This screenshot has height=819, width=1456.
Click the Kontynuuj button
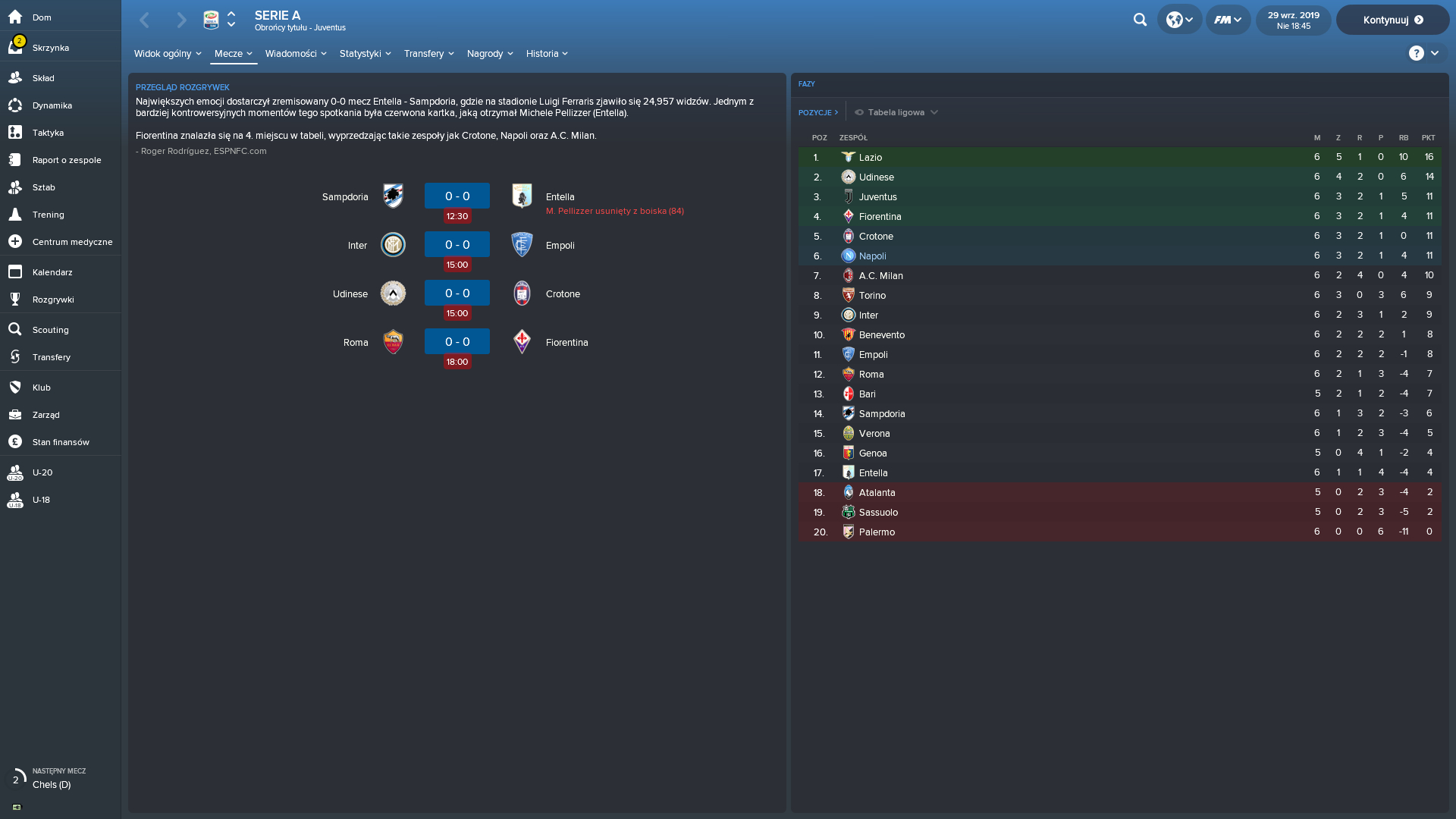pyautogui.click(x=1392, y=20)
